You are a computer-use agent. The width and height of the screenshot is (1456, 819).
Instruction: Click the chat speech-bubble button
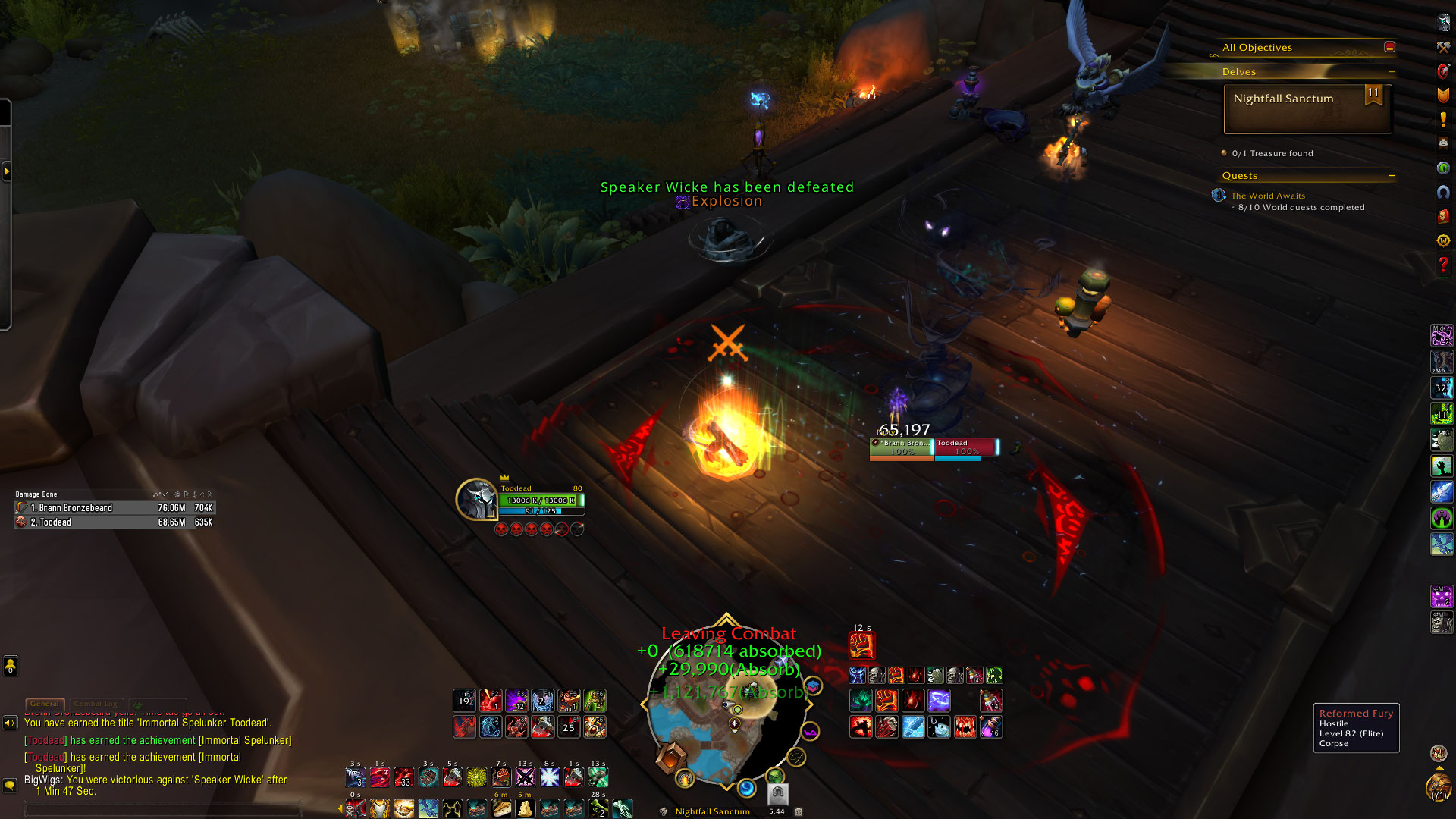(10, 786)
